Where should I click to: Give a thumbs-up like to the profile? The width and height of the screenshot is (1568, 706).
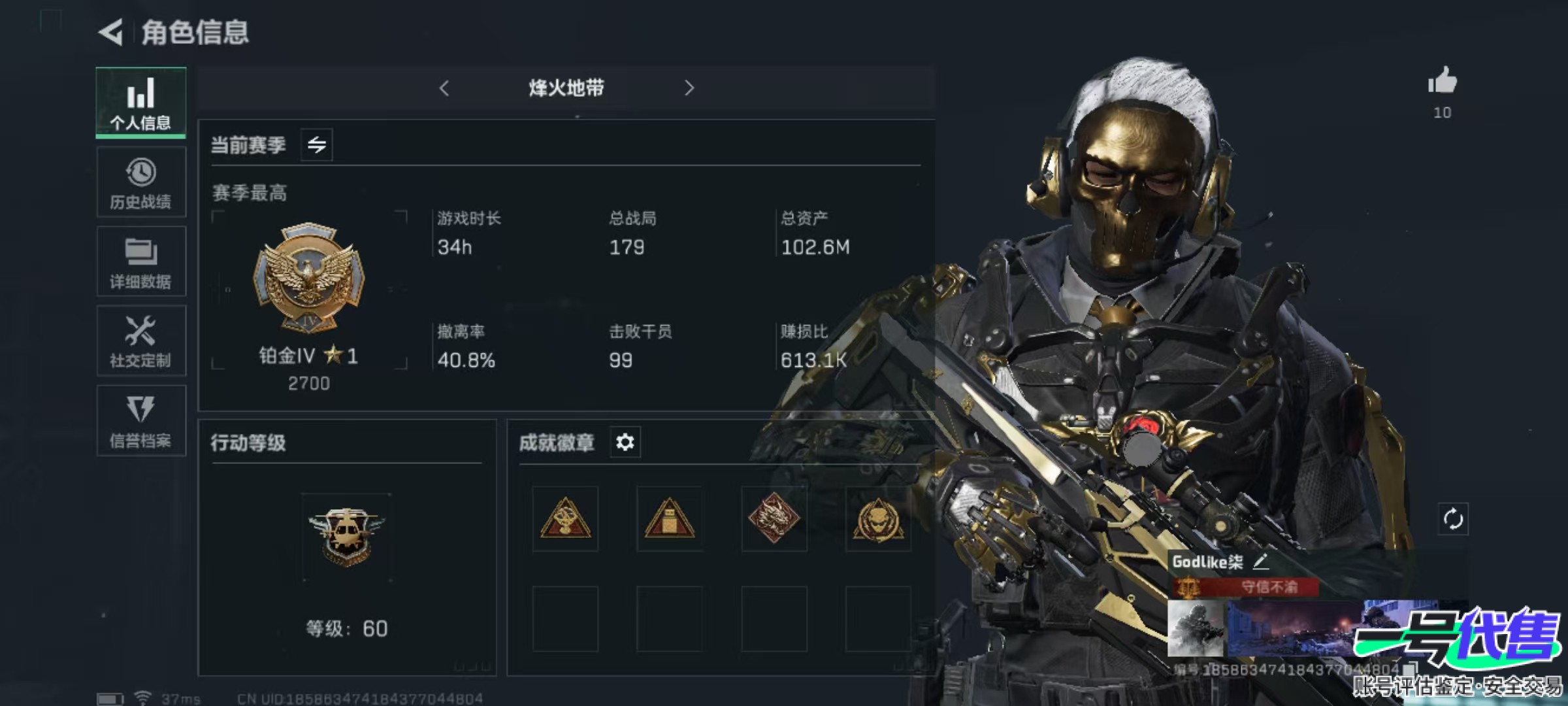[x=1442, y=82]
